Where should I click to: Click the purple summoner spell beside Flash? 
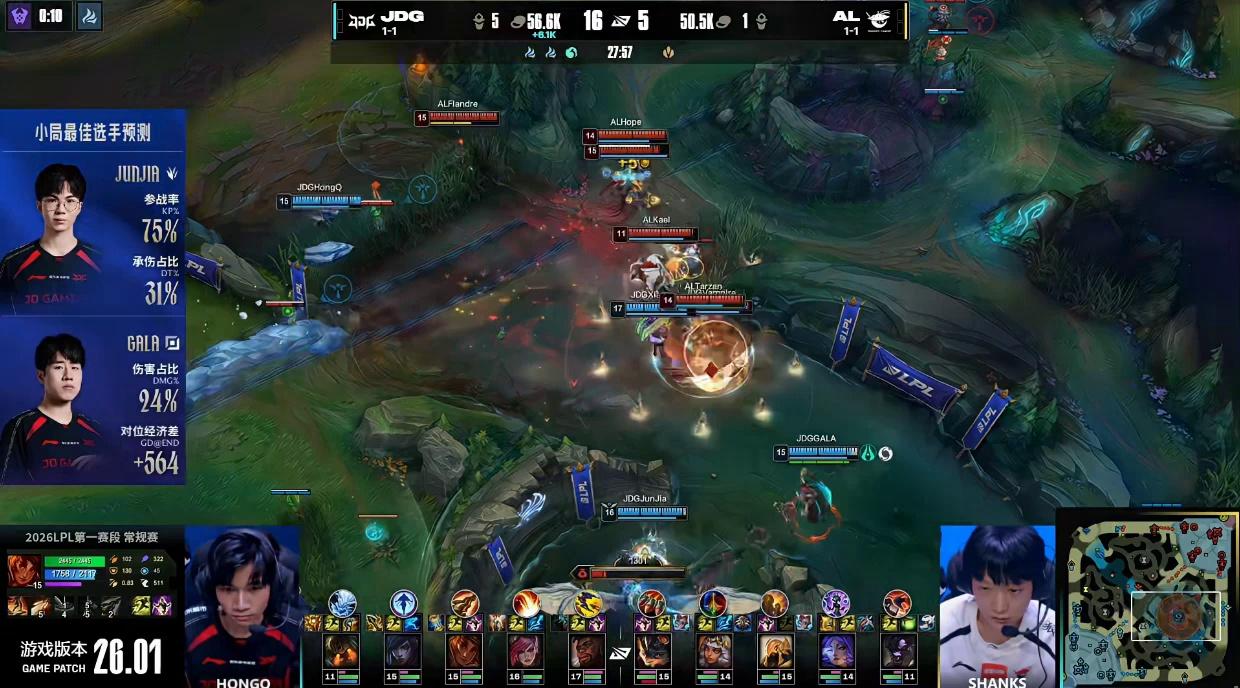point(162,606)
